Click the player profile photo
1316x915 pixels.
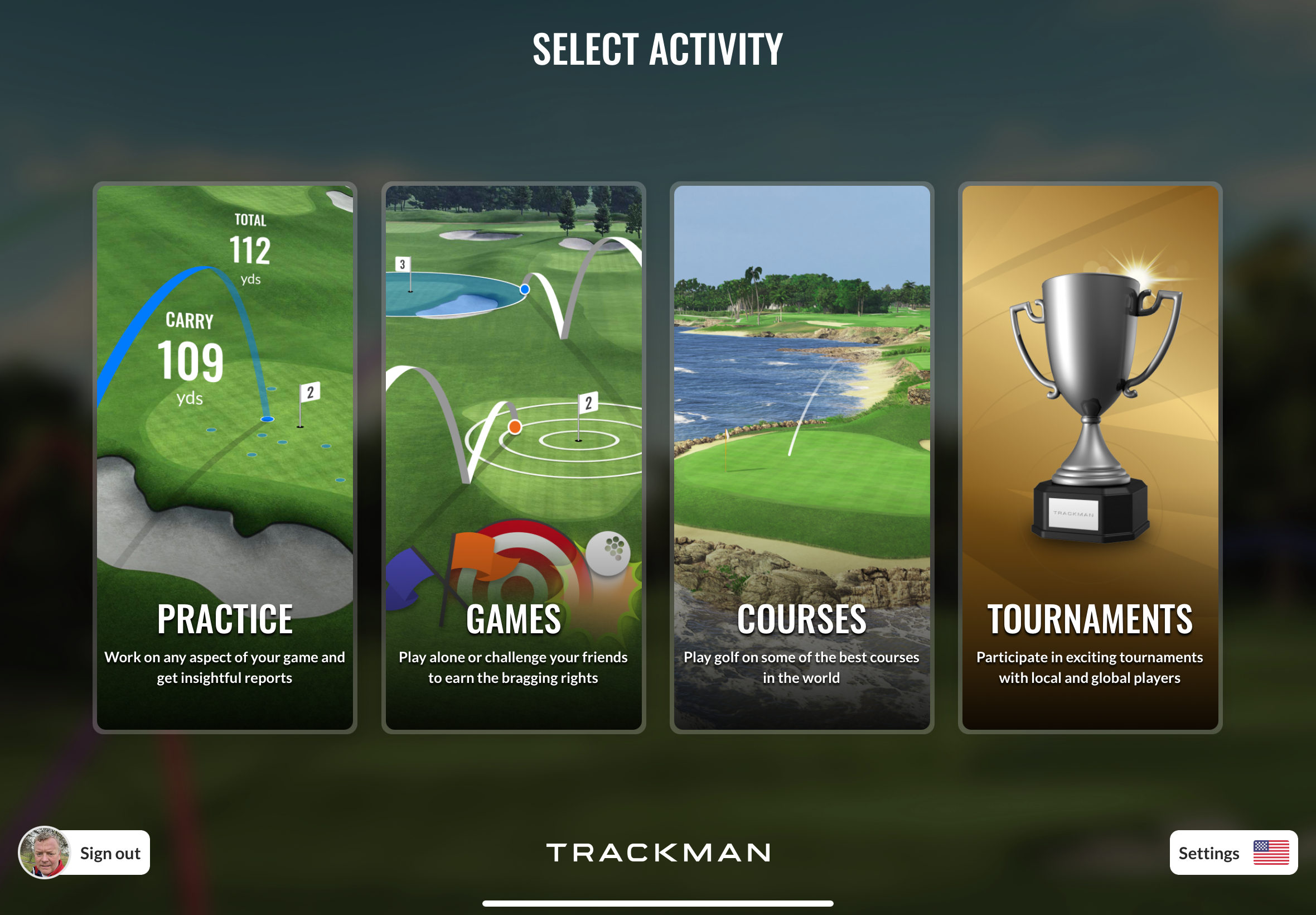(x=45, y=853)
